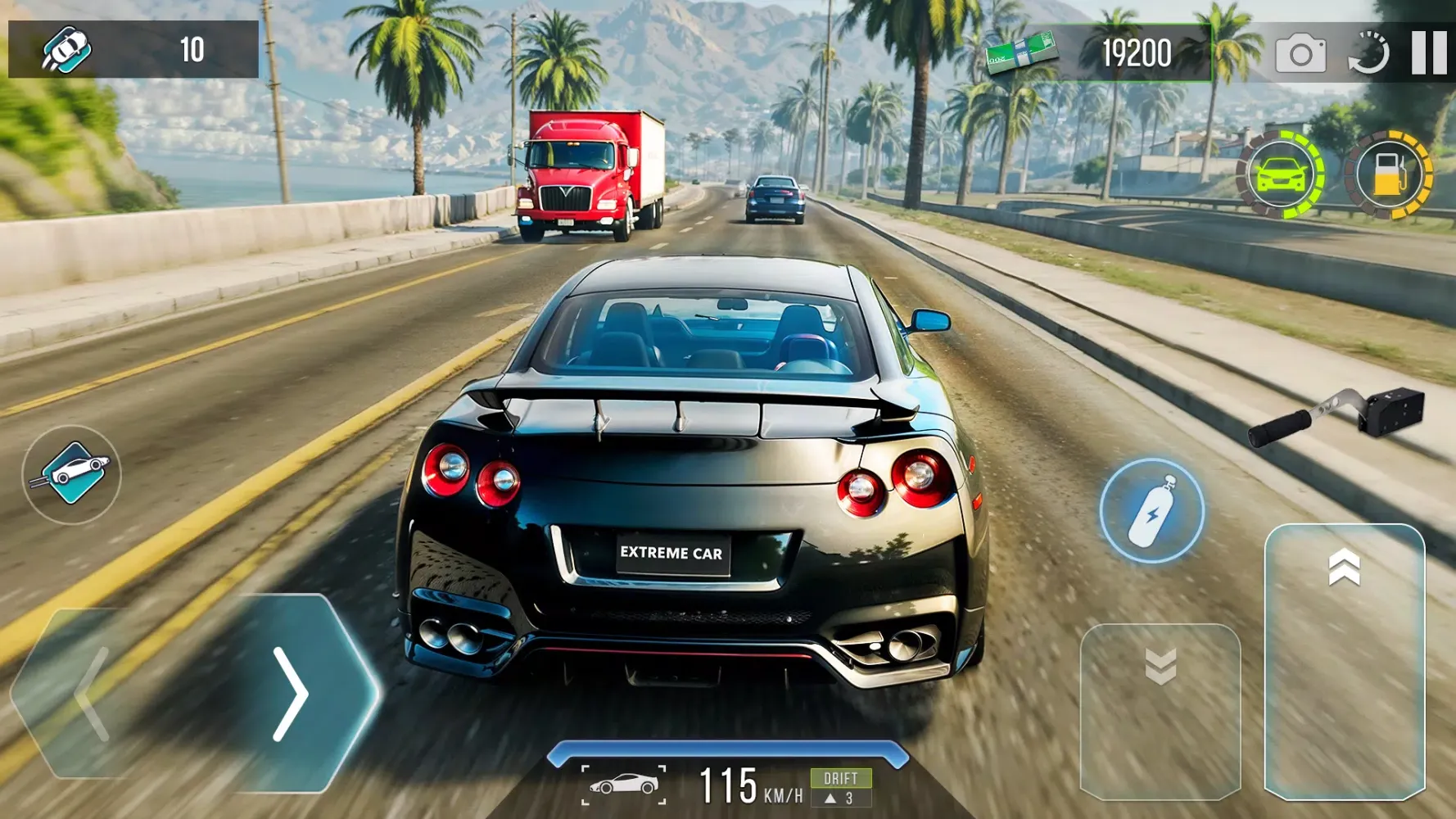Click the cash stack money counter

(1097, 53)
